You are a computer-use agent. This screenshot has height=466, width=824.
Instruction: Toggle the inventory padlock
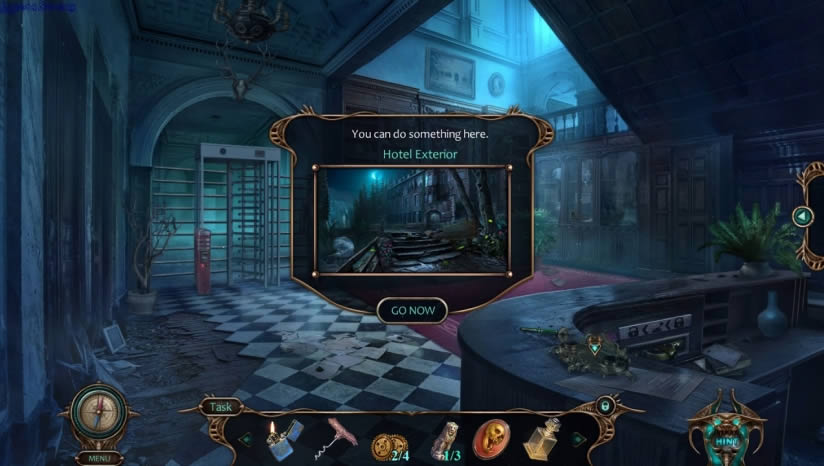[605, 406]
